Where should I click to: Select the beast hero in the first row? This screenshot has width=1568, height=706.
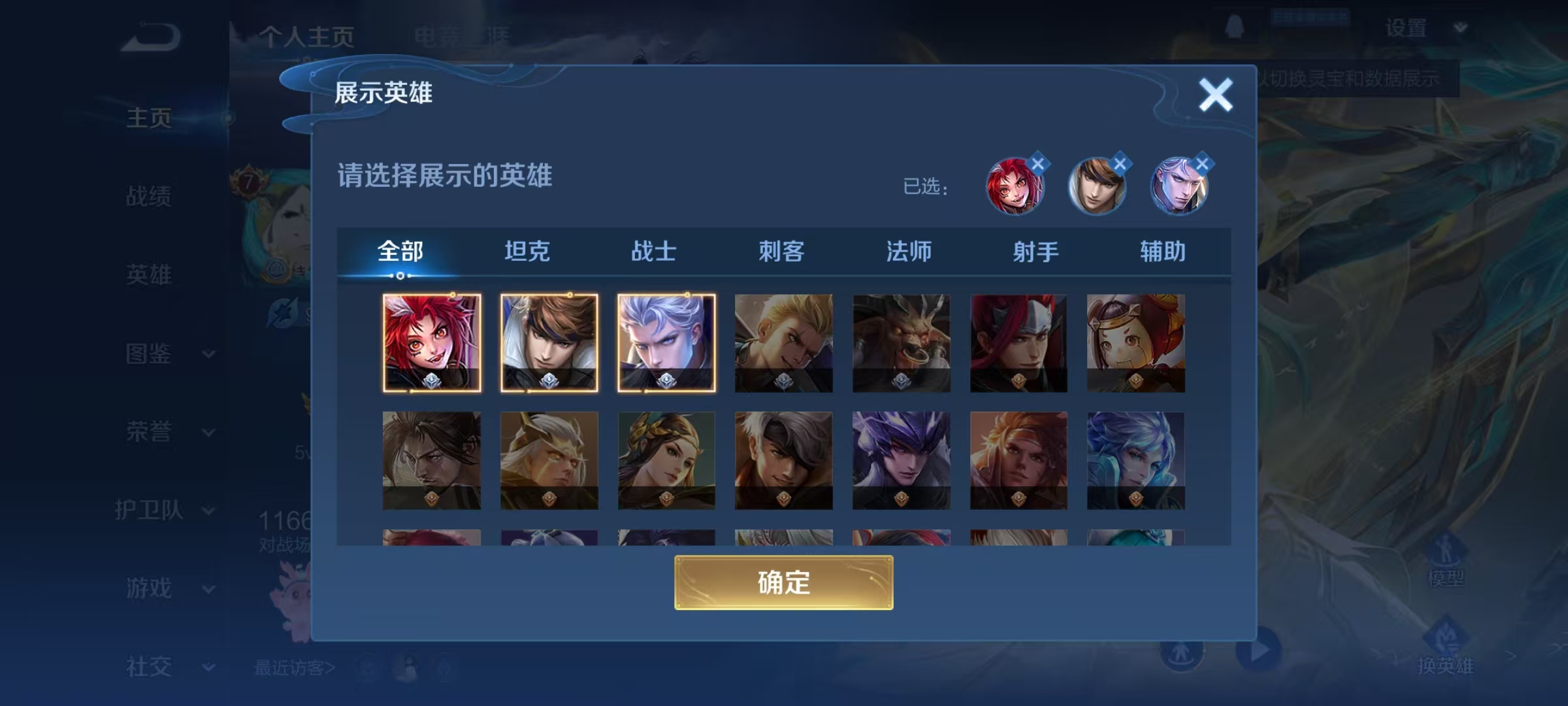click(900, 343)
